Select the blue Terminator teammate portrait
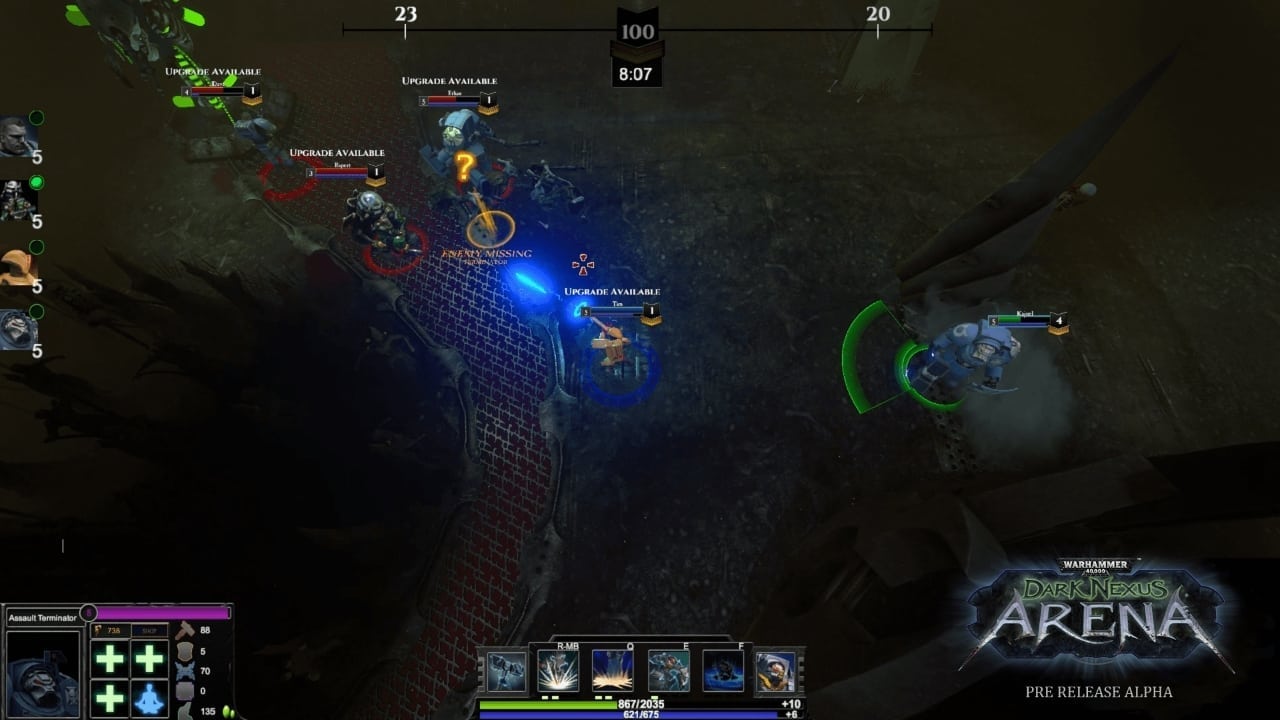Viewport: 1280px width, 720px height. [x=18, y=330]
